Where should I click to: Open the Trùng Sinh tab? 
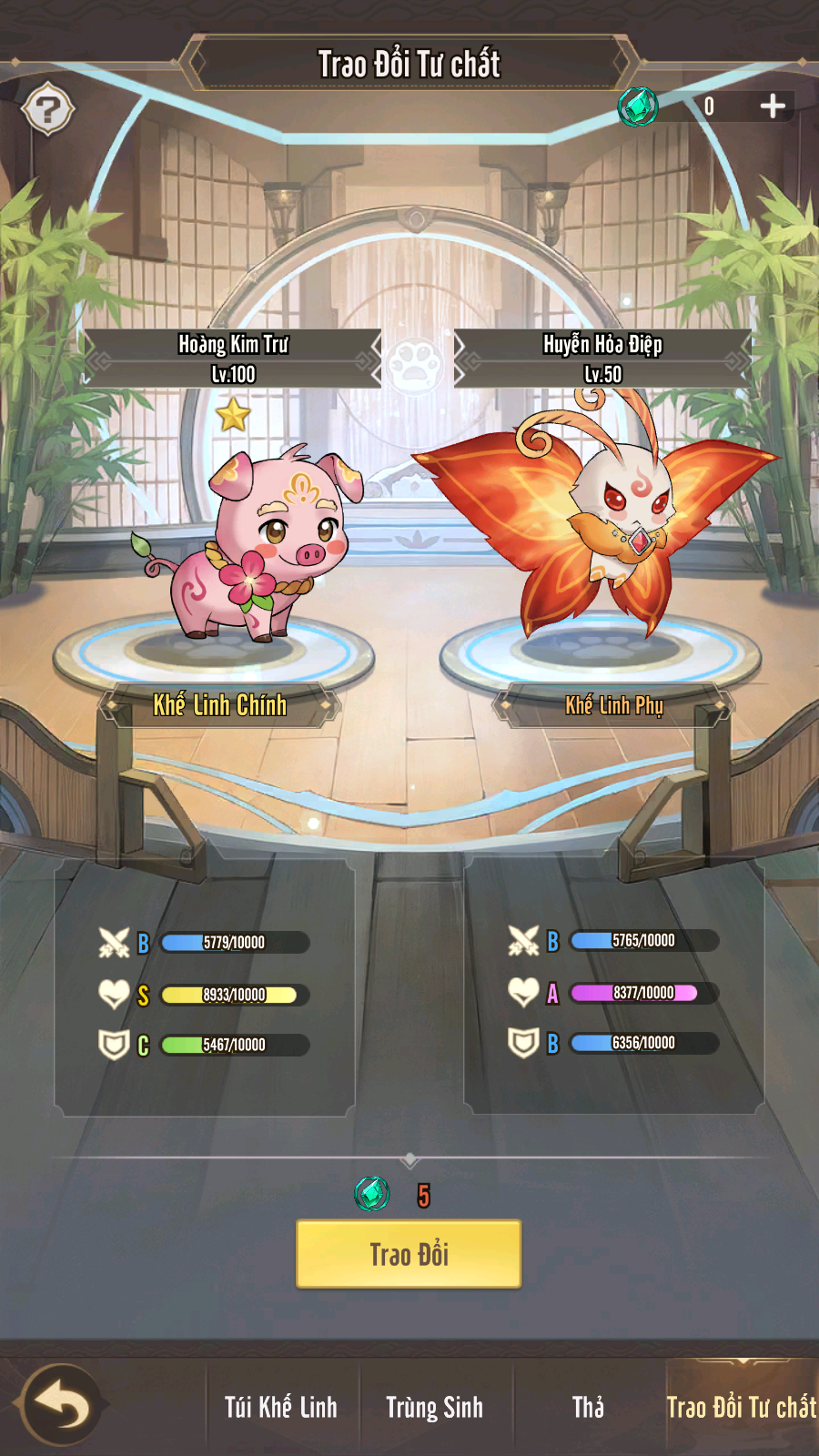click(434, 1407)
